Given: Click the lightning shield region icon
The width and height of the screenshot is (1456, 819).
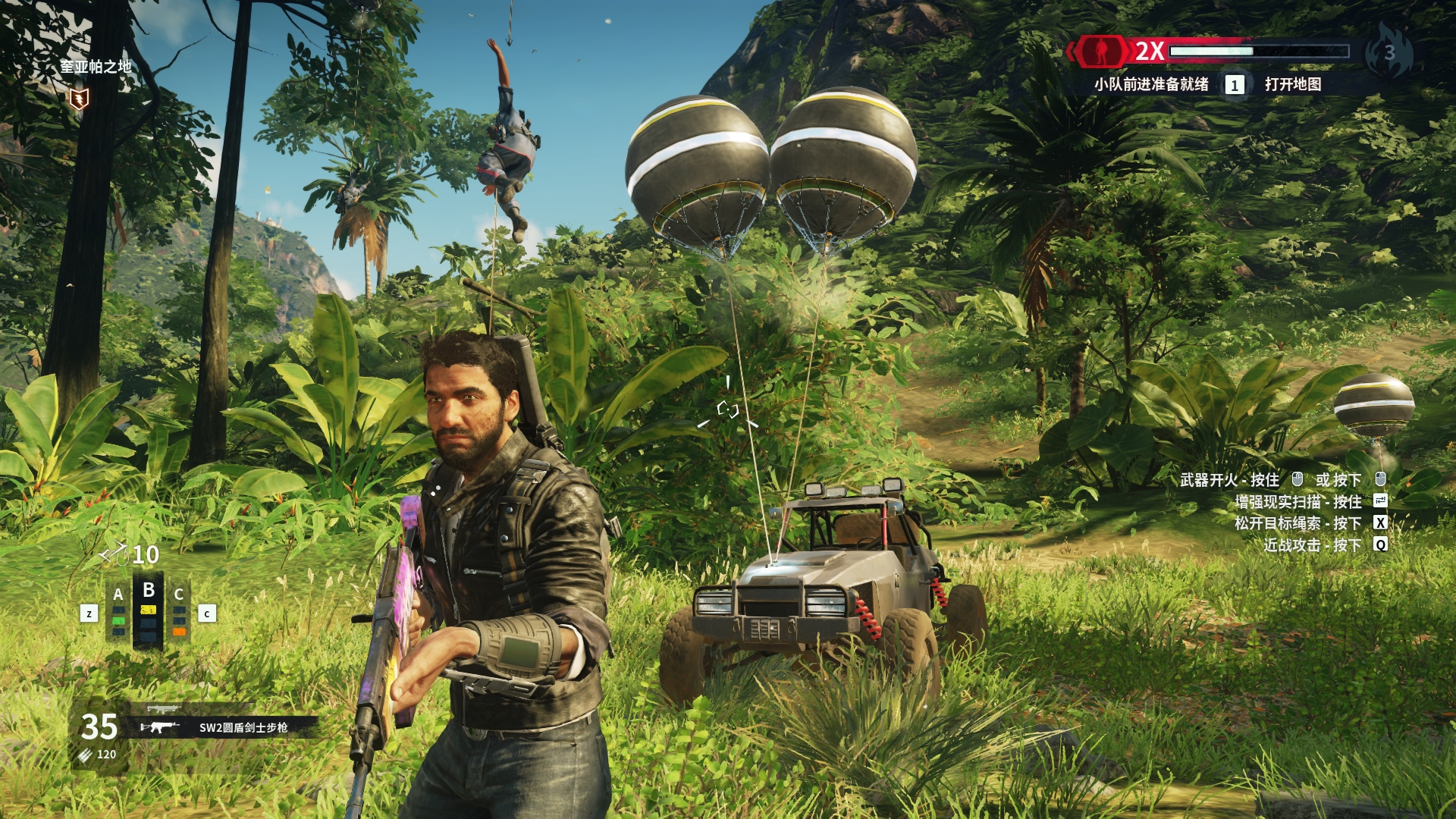Looking at the screenshot, I should tap(78, 98).
